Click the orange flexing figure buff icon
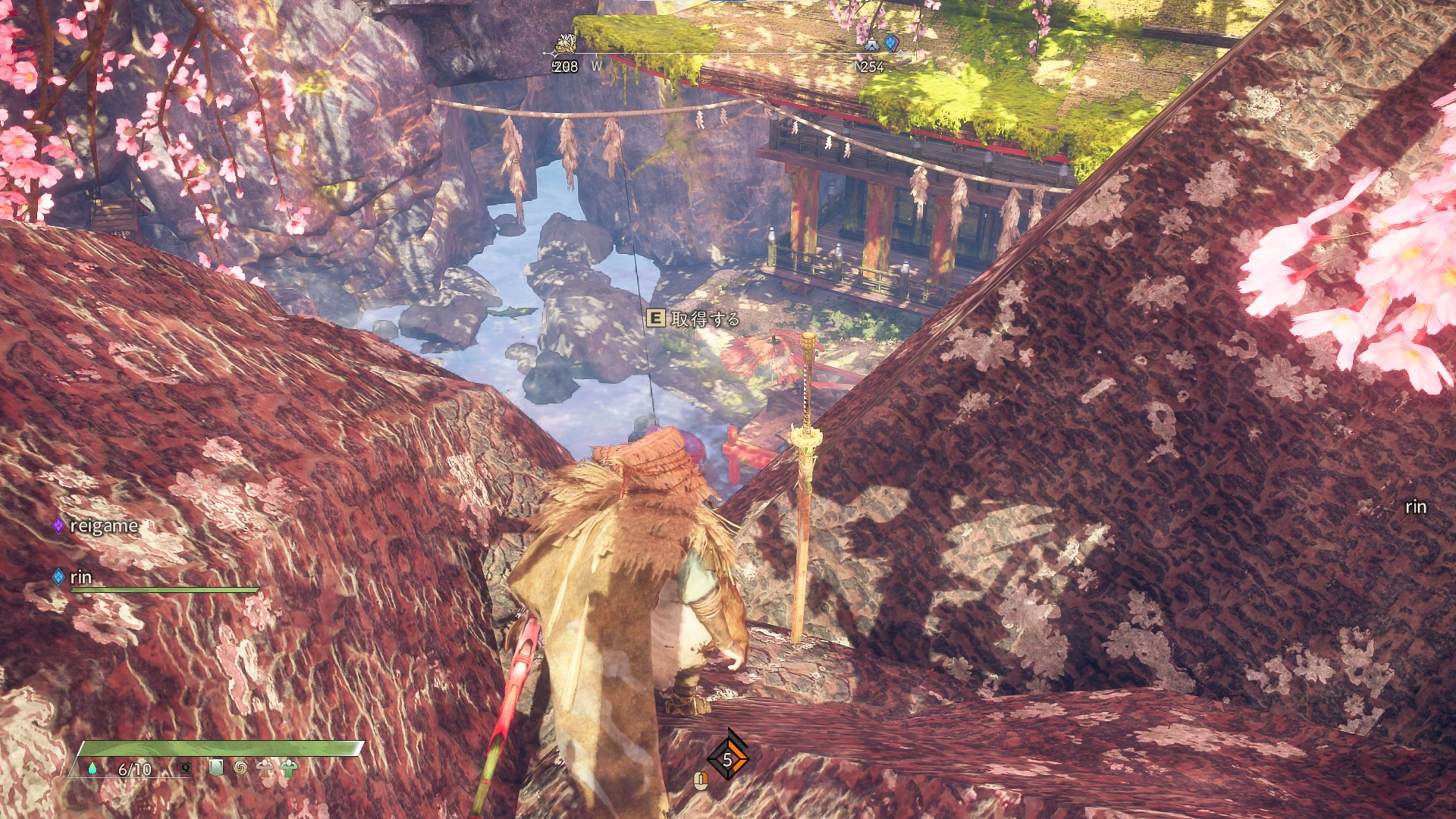1456x819 pixels. 265,768
